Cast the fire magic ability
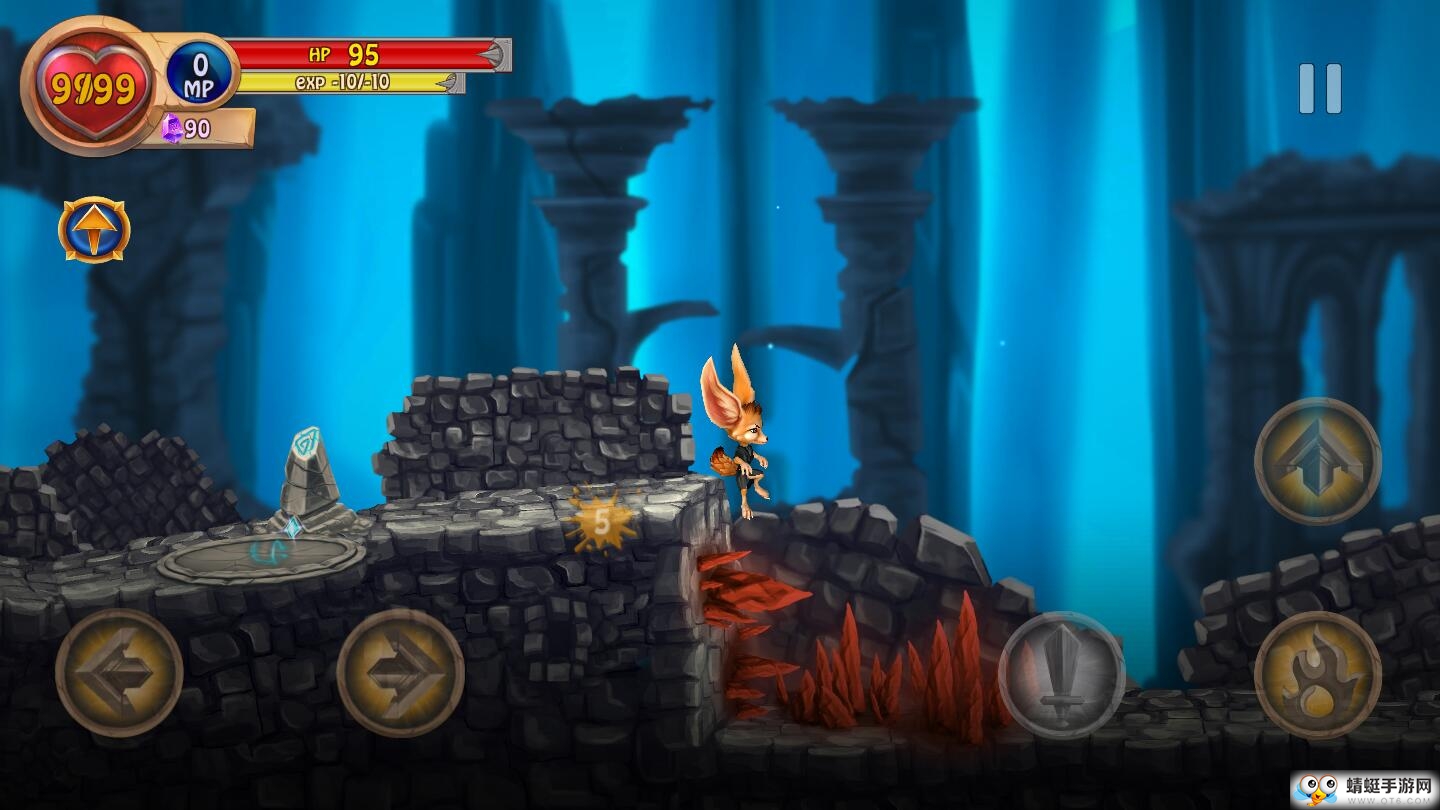Image resolution: width=1440 pixels, height=810 pixels. (1317, 675)
